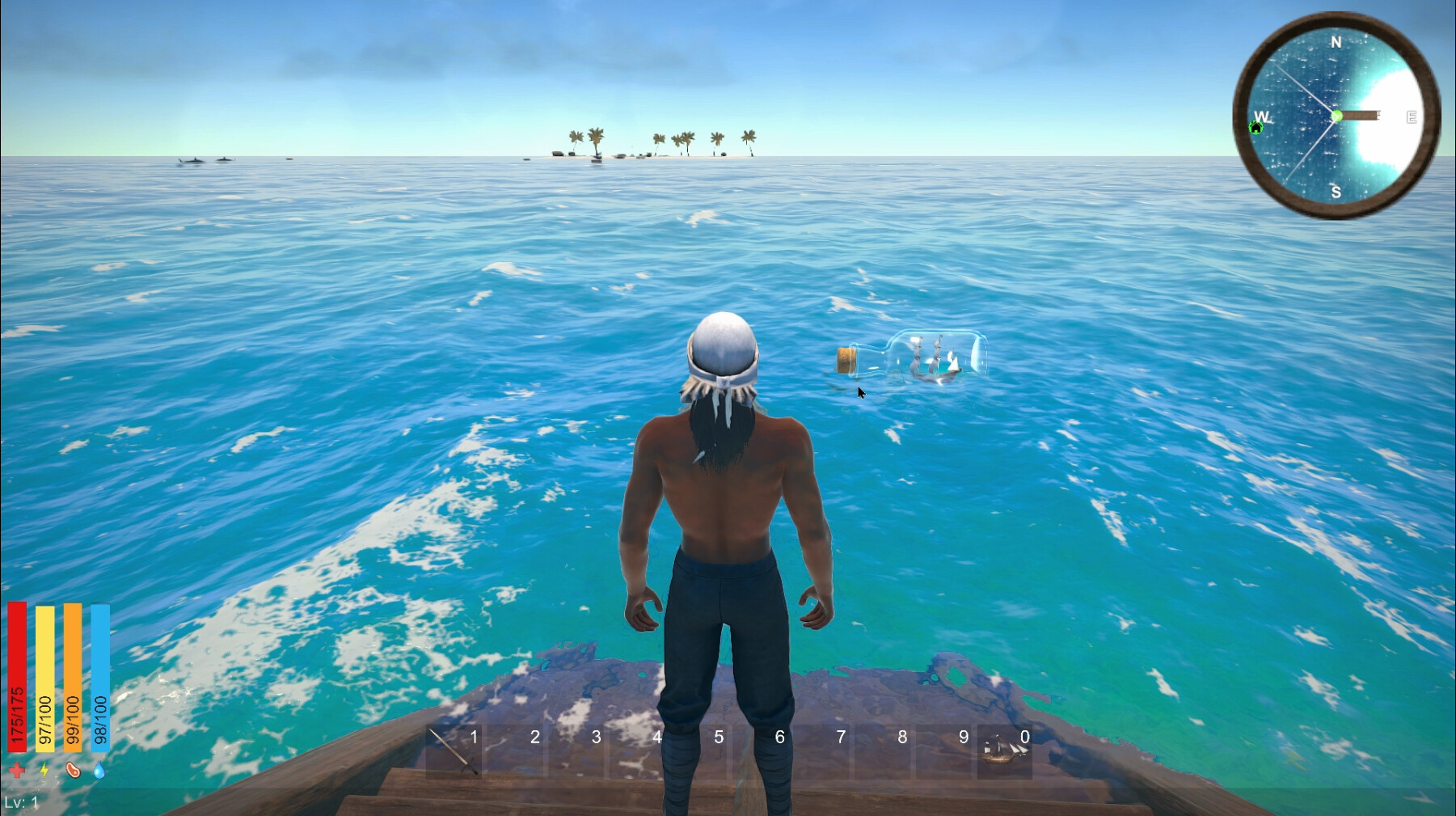Click the yellow energy lightning icon
This screenshot has width=1456, height=816.
pos(44,770)
